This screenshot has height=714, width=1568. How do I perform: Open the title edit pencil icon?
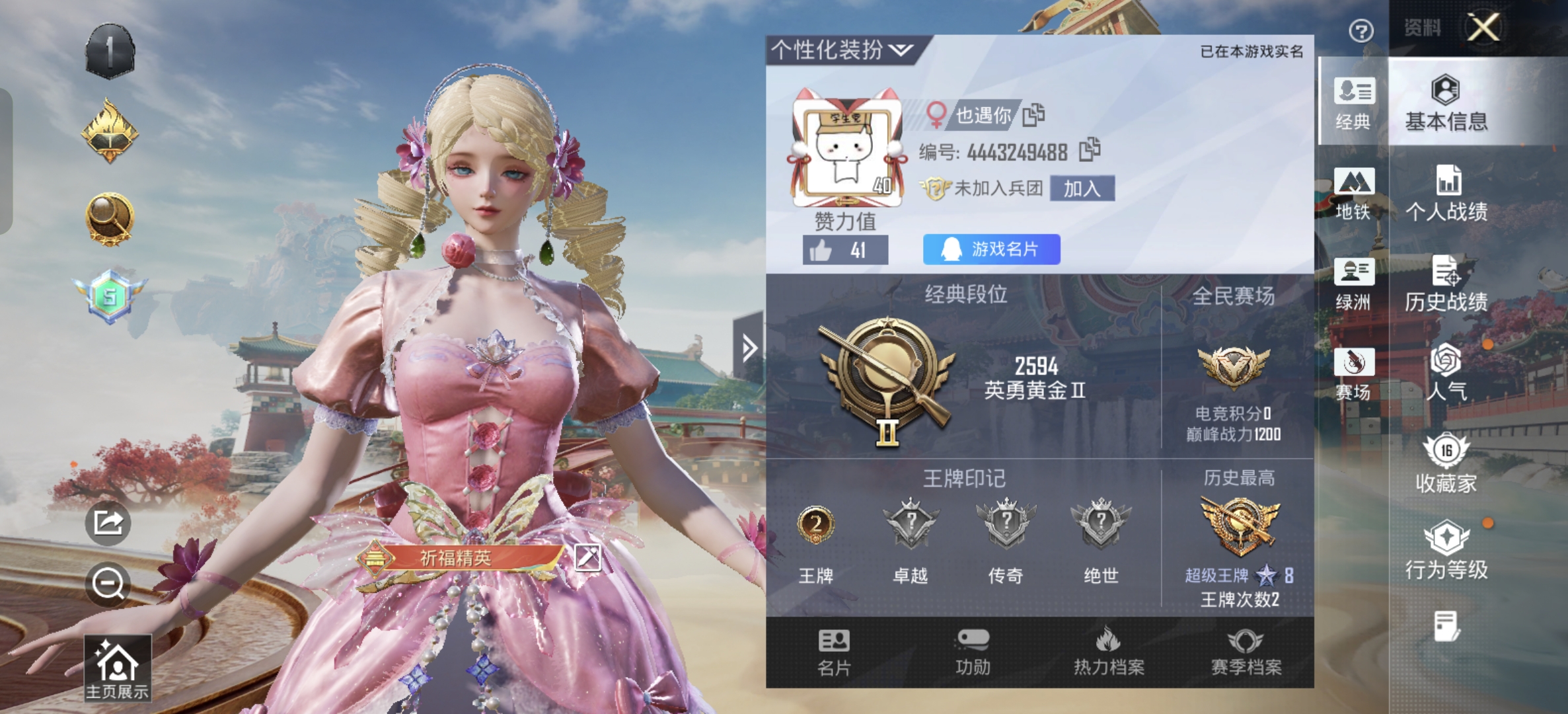pyautogui.click(x=589, y=557)
